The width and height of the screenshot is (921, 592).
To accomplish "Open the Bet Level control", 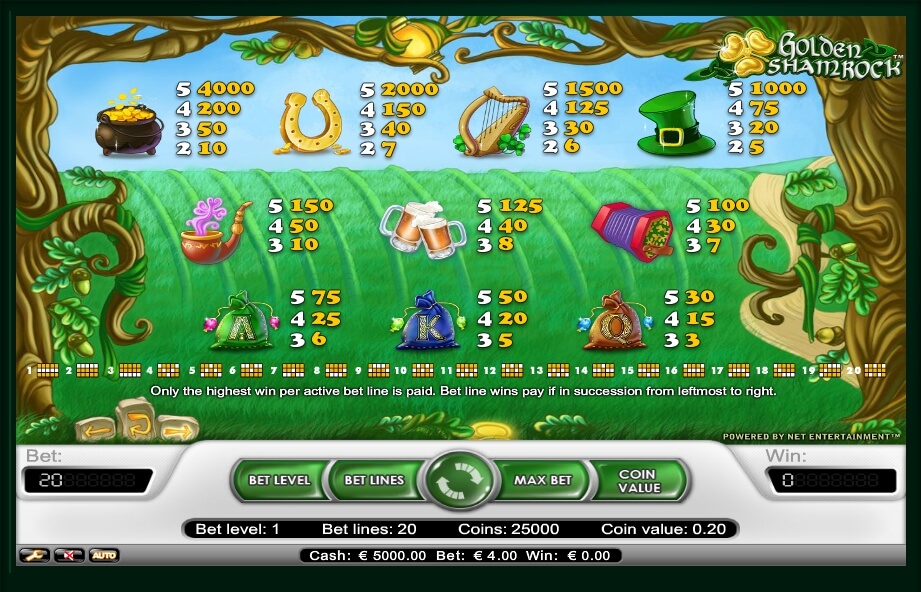I will pyautogui.click(x=279, y=480).
